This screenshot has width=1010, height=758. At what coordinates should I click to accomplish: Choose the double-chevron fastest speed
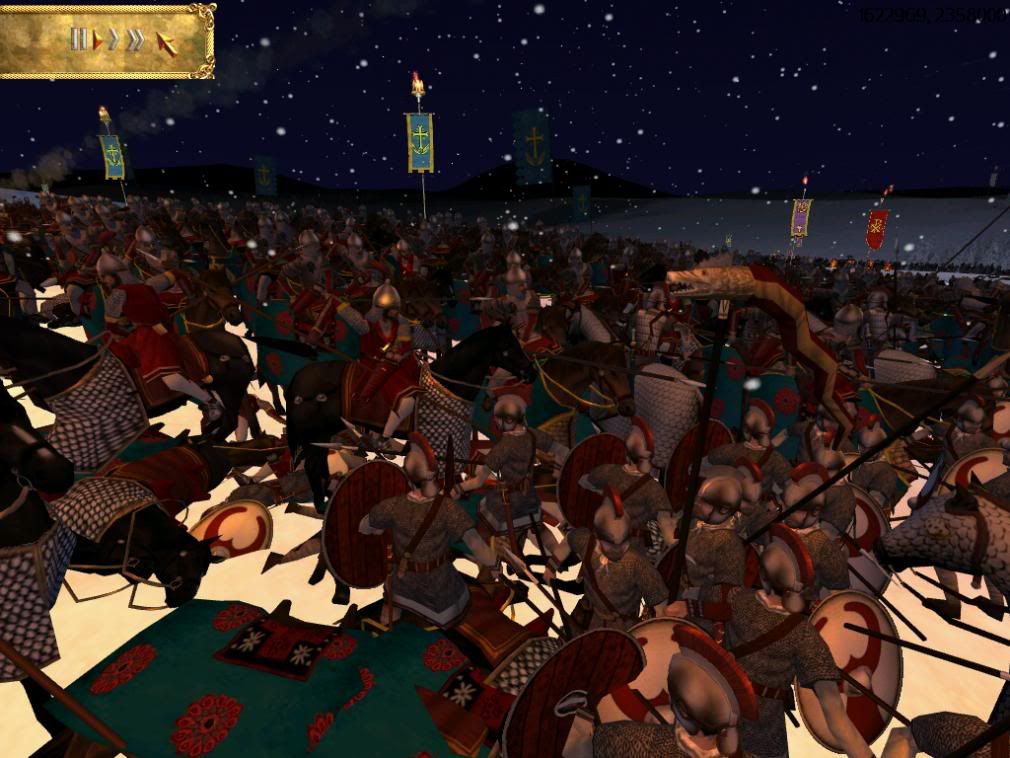point(135,41)
